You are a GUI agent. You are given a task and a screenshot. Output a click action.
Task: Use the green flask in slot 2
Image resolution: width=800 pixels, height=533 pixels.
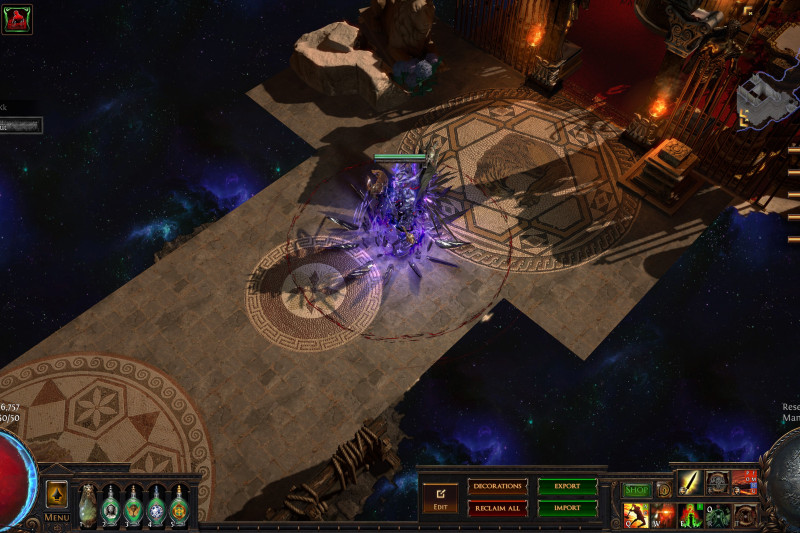pos(111,505)
